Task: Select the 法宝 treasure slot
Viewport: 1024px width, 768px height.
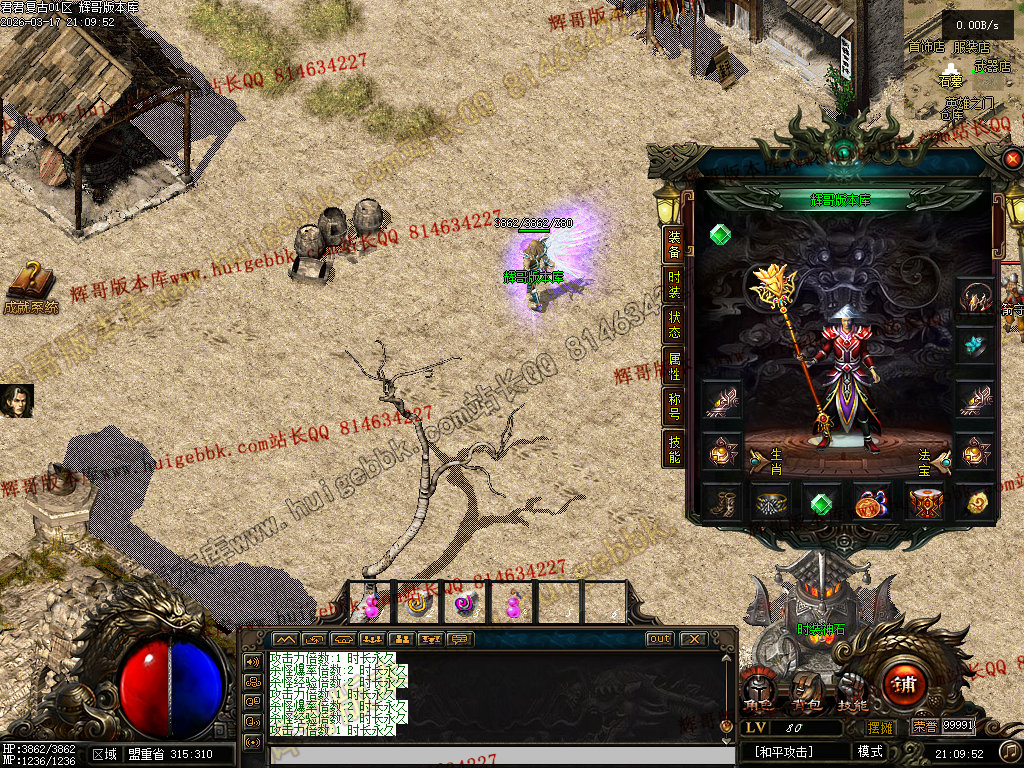Action: pos(938,459)
